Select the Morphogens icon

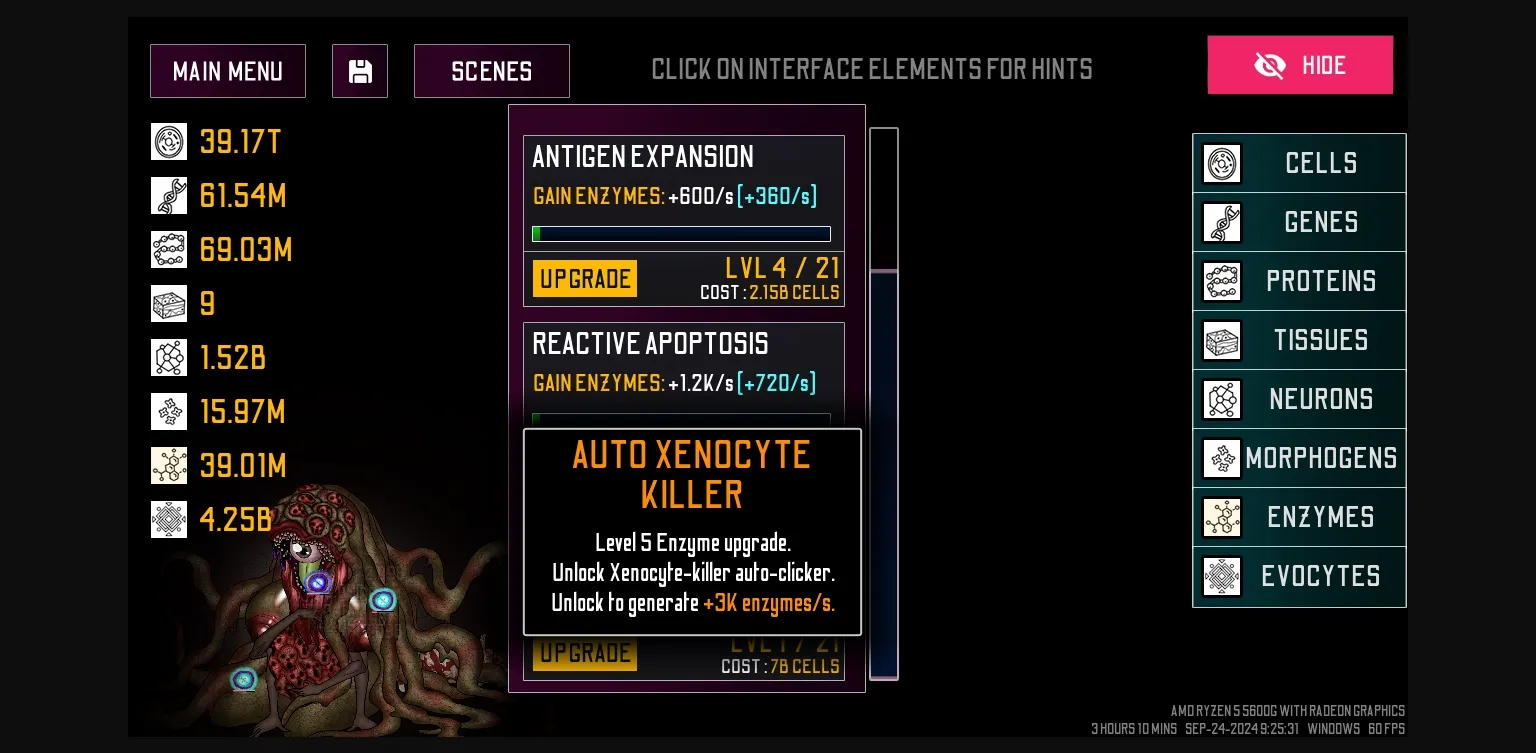pyautogui.click(x=1221, y=458)
